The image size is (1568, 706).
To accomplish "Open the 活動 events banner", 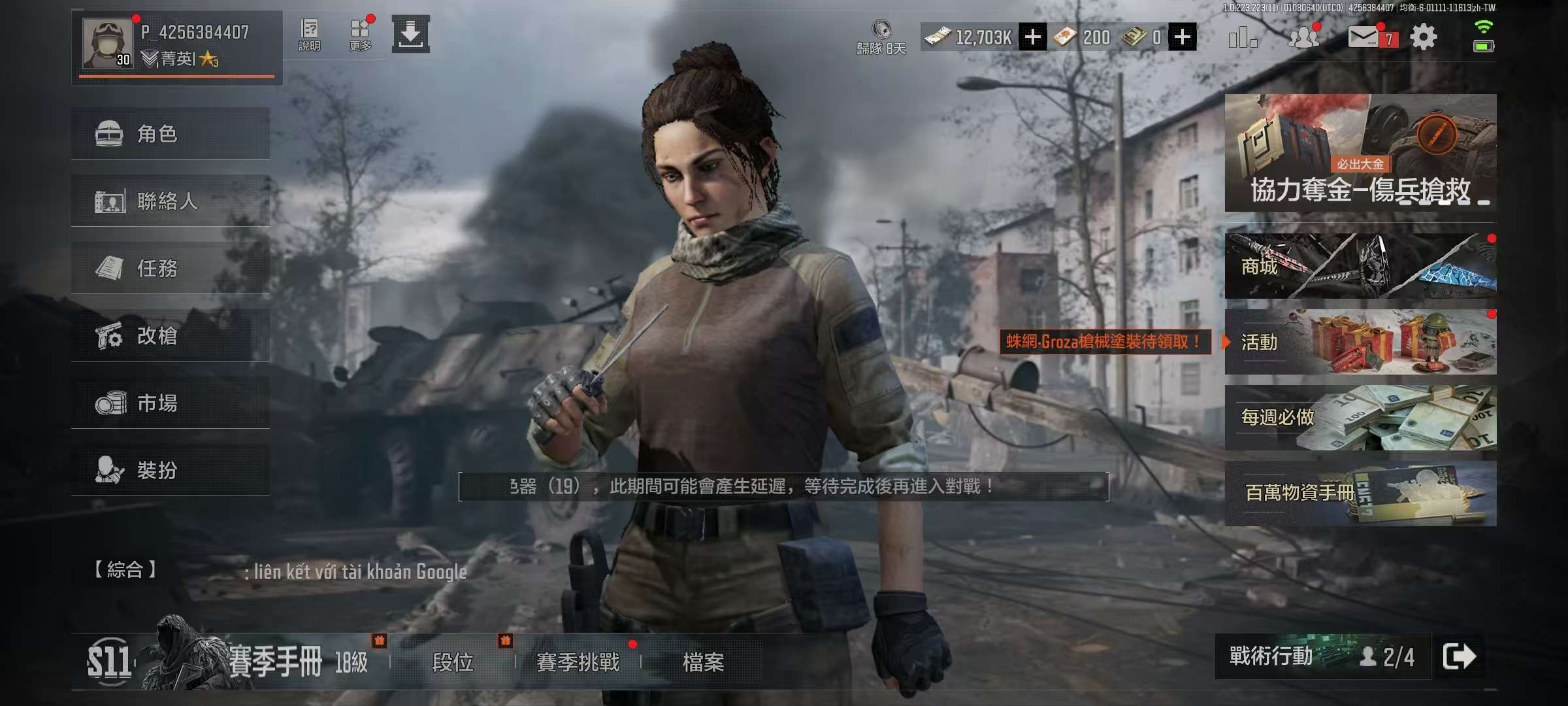I will [x=1360, y=342].
